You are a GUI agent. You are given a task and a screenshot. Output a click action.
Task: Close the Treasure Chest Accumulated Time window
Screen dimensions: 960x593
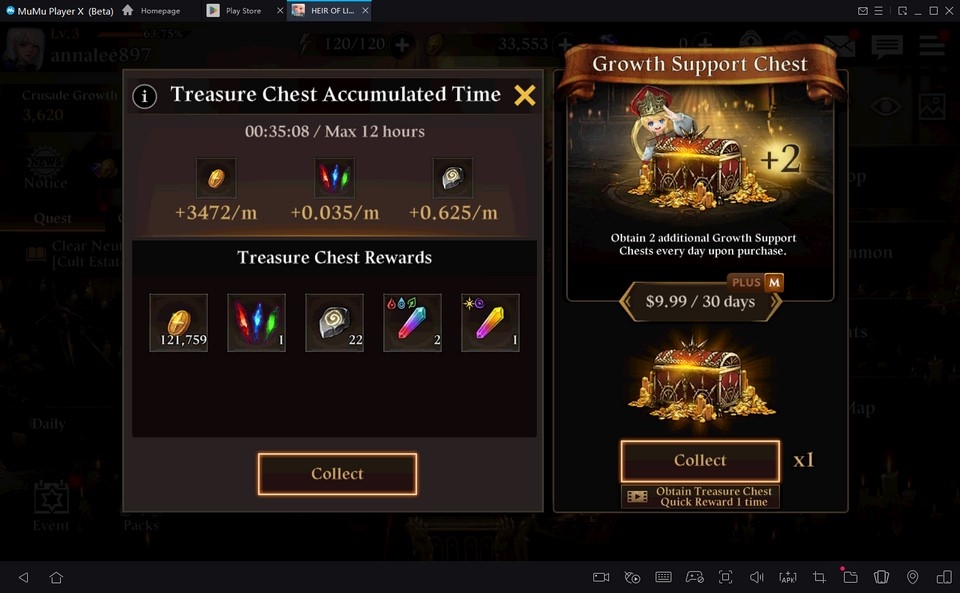click(x=525, y=96)
